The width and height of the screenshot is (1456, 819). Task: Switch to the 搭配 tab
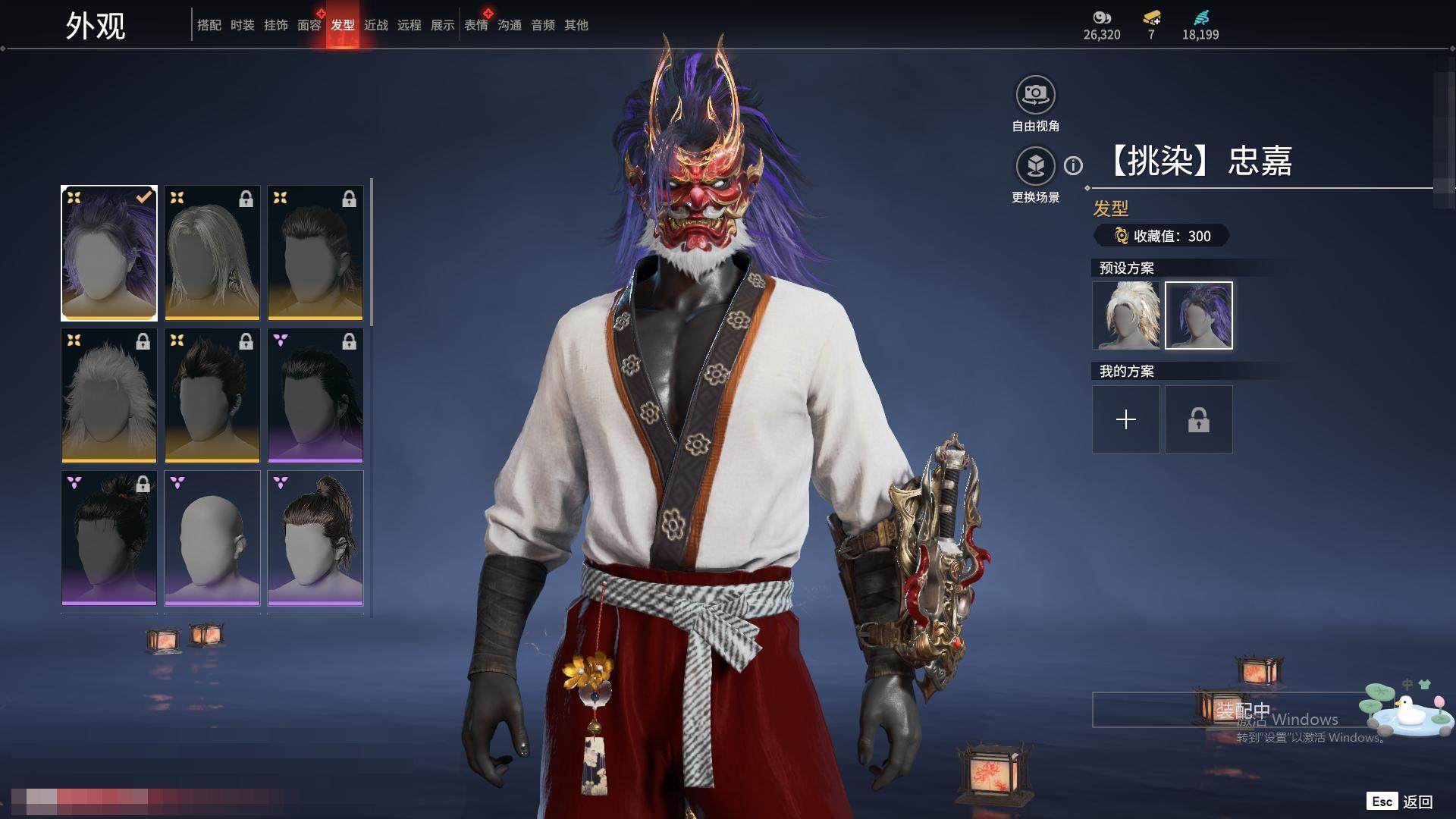[209, 25]
